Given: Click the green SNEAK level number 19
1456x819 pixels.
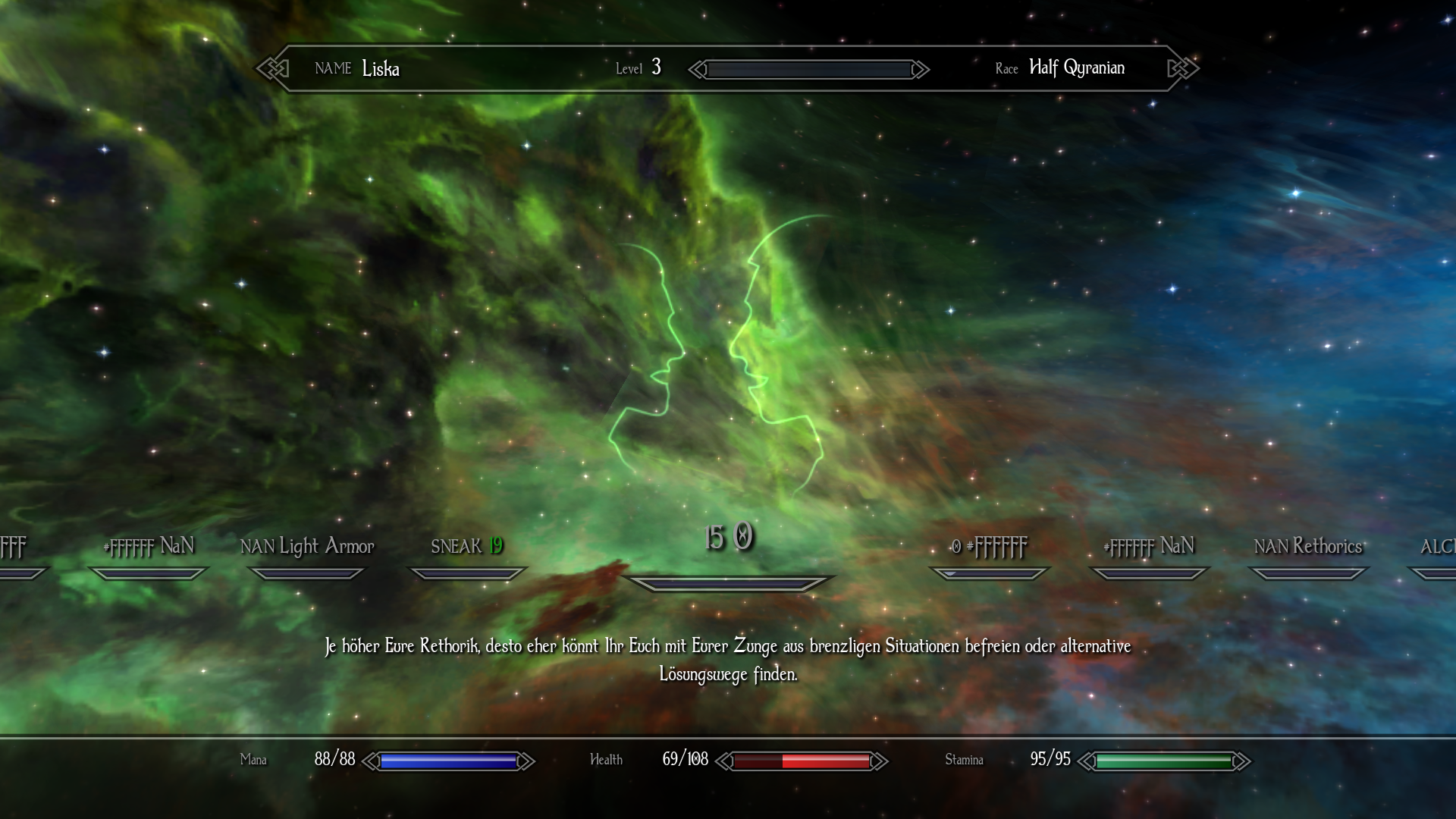Looking at the screenshot, I should click(496, 545).
